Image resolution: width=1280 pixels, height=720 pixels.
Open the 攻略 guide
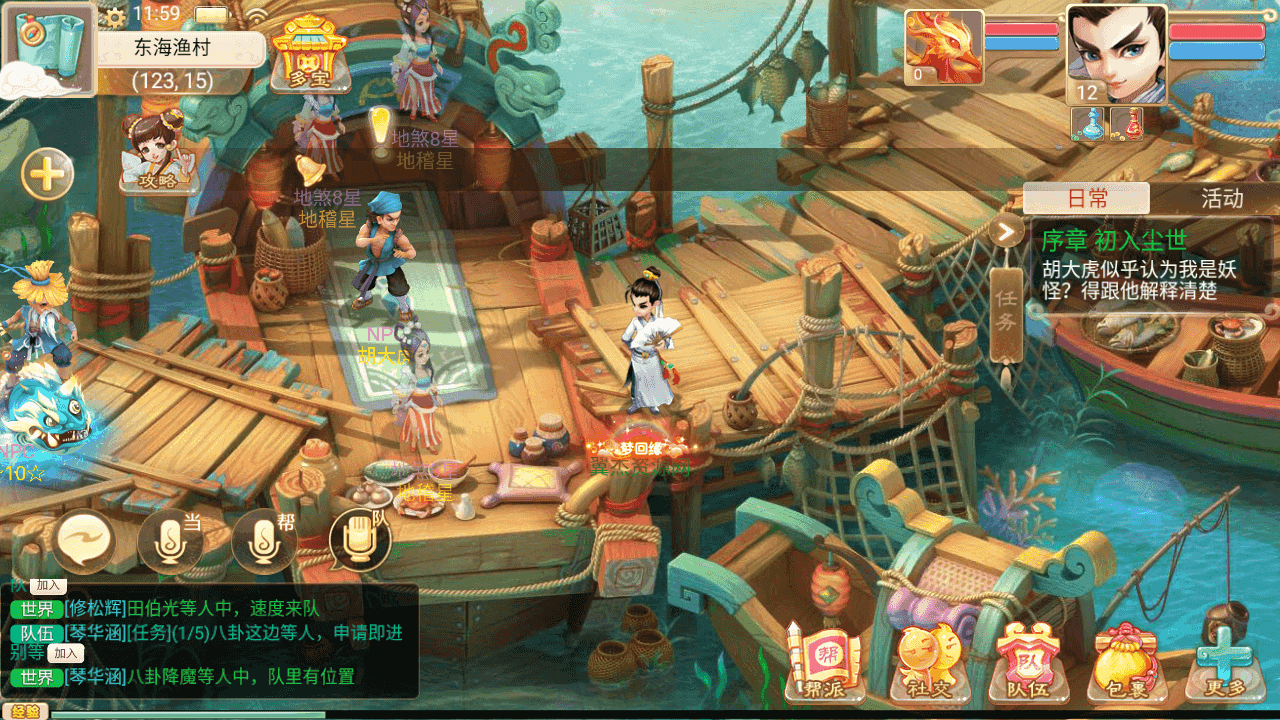coord(155,153)
